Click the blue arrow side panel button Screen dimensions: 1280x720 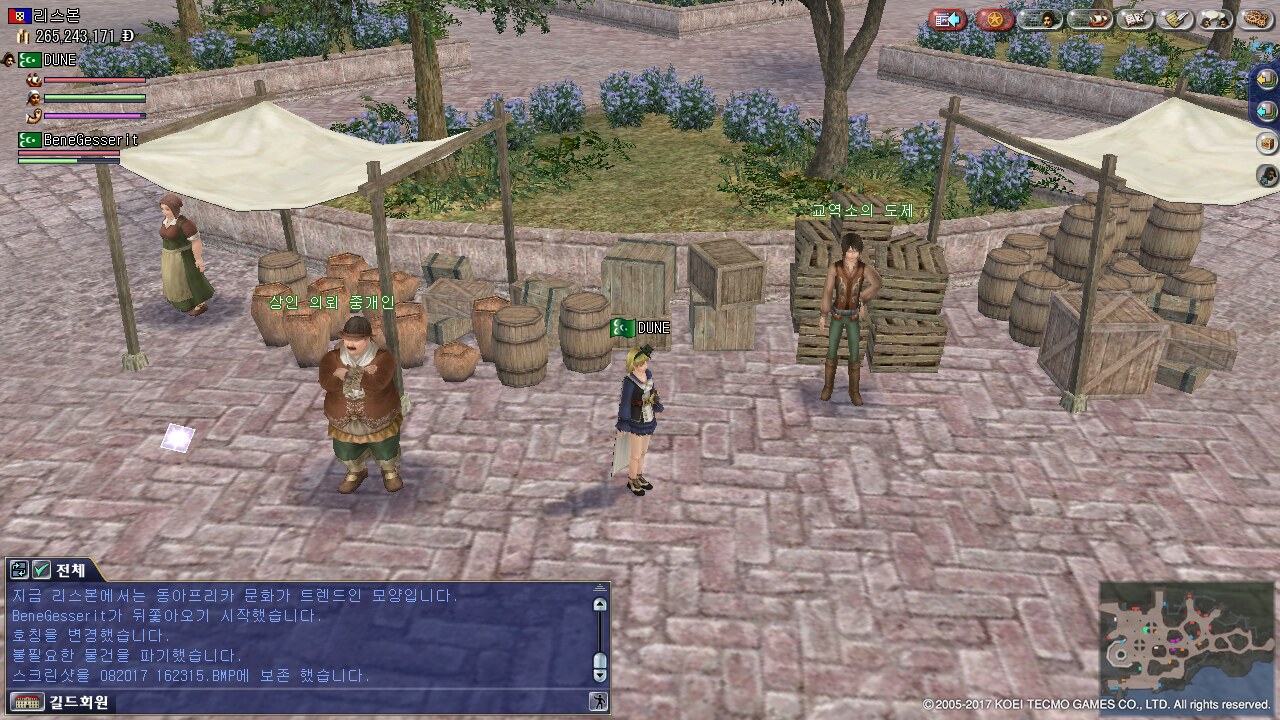[x=1267, y=110]
